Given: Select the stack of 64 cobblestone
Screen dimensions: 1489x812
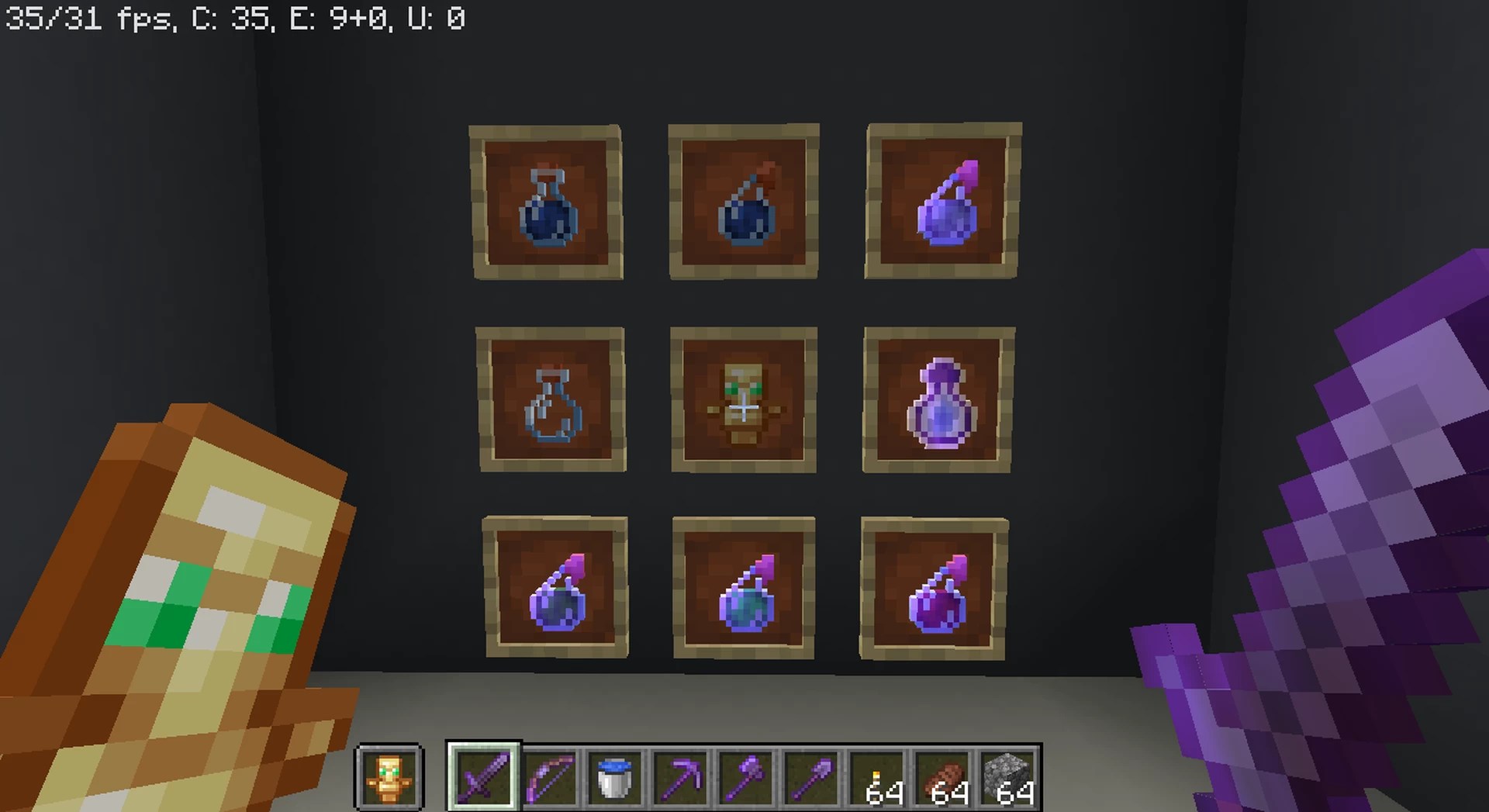Looking at the screenshot, I should [1008, 779].
